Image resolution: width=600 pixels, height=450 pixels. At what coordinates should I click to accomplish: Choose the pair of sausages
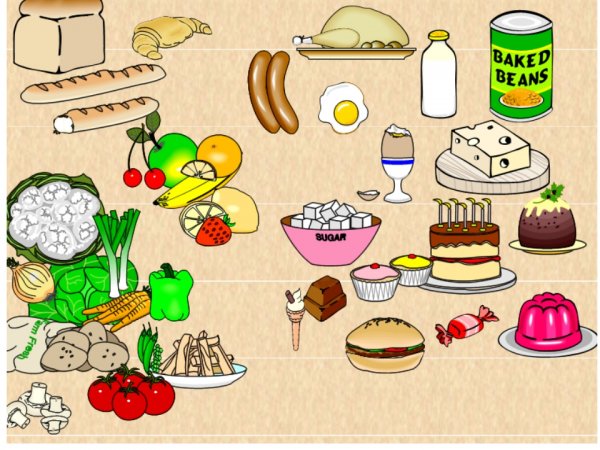[273, 92]
